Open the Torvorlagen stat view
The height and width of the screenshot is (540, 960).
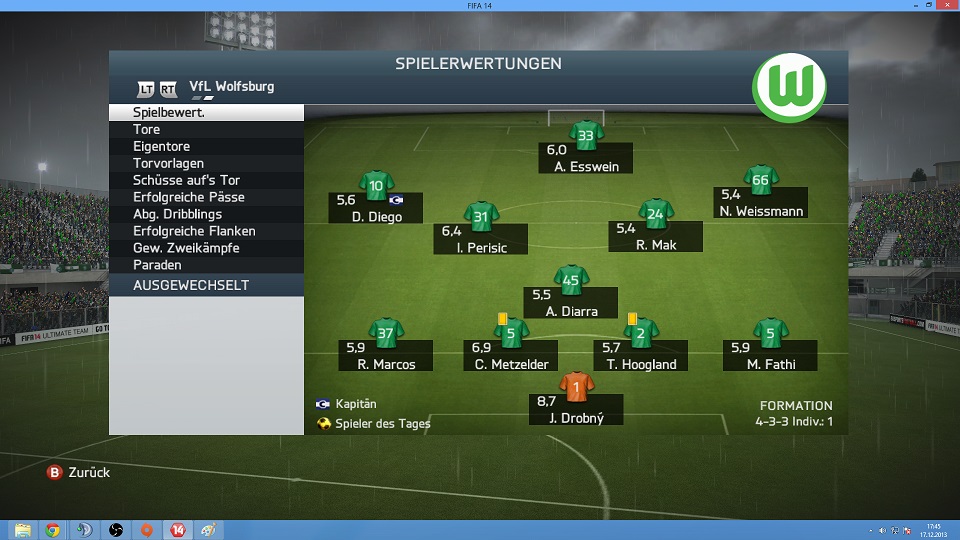(x=205, y=164)
